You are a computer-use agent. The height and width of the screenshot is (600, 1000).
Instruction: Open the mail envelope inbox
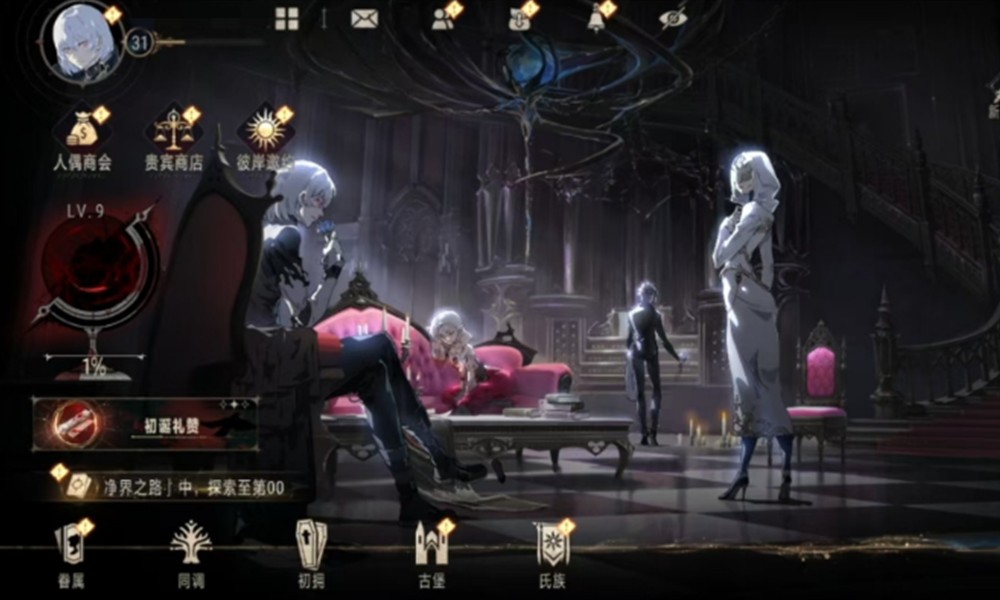(363, 19)
